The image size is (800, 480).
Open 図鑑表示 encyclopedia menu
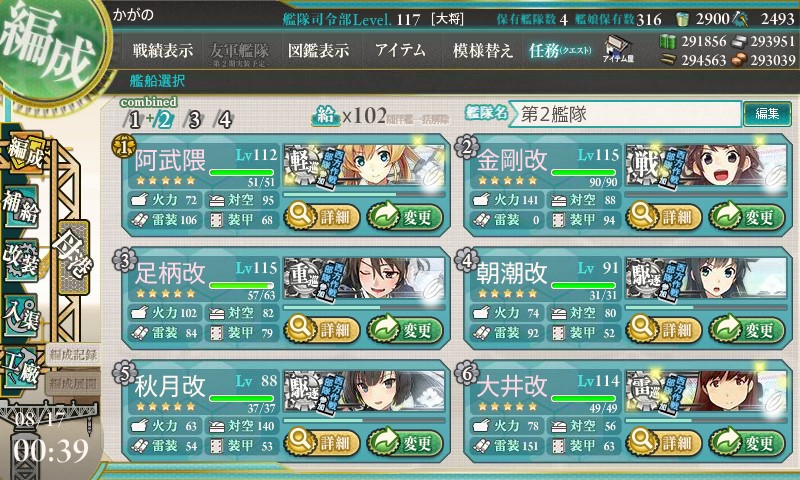point(318,50)
